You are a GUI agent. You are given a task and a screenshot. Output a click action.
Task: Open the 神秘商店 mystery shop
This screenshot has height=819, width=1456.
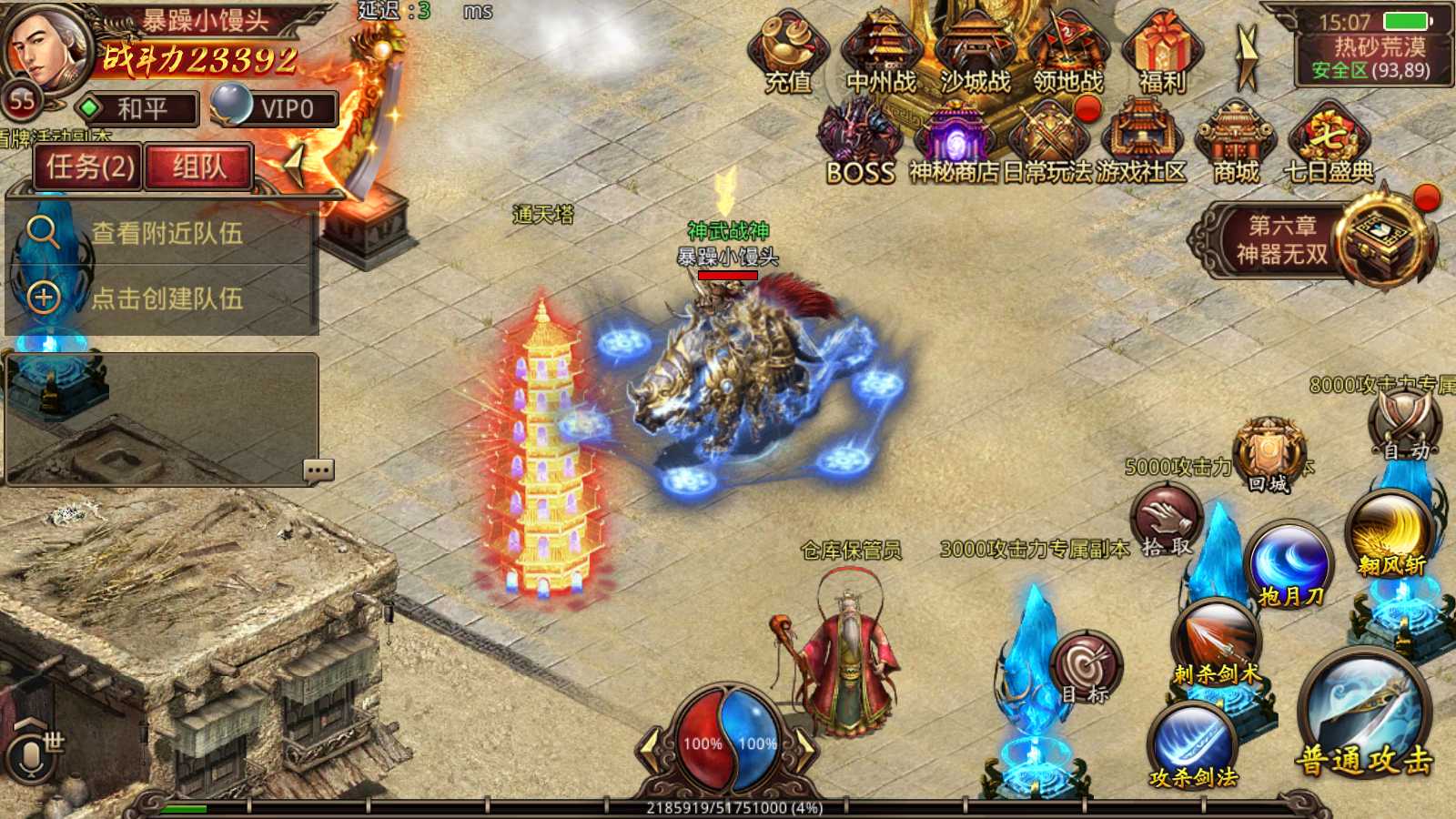pyautogui.click(x=955, y=144)
